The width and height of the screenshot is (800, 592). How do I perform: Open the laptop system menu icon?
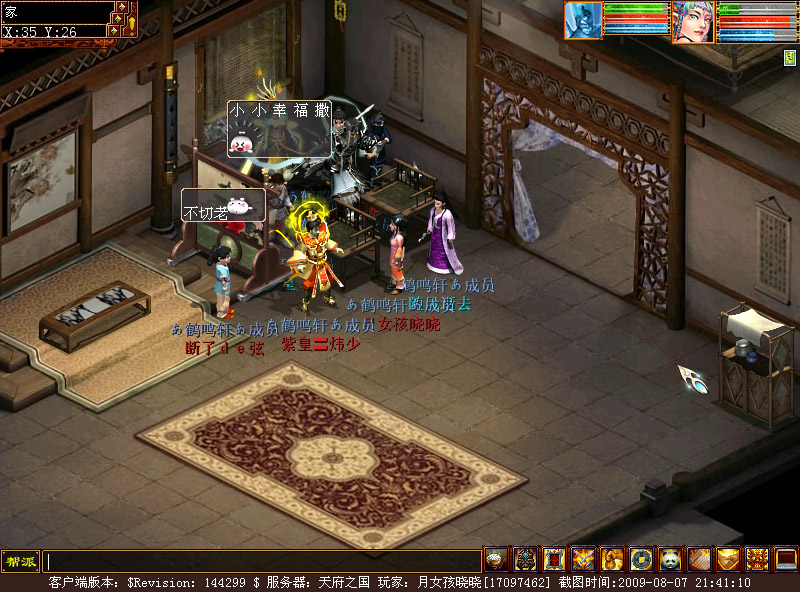pos(786,560)
